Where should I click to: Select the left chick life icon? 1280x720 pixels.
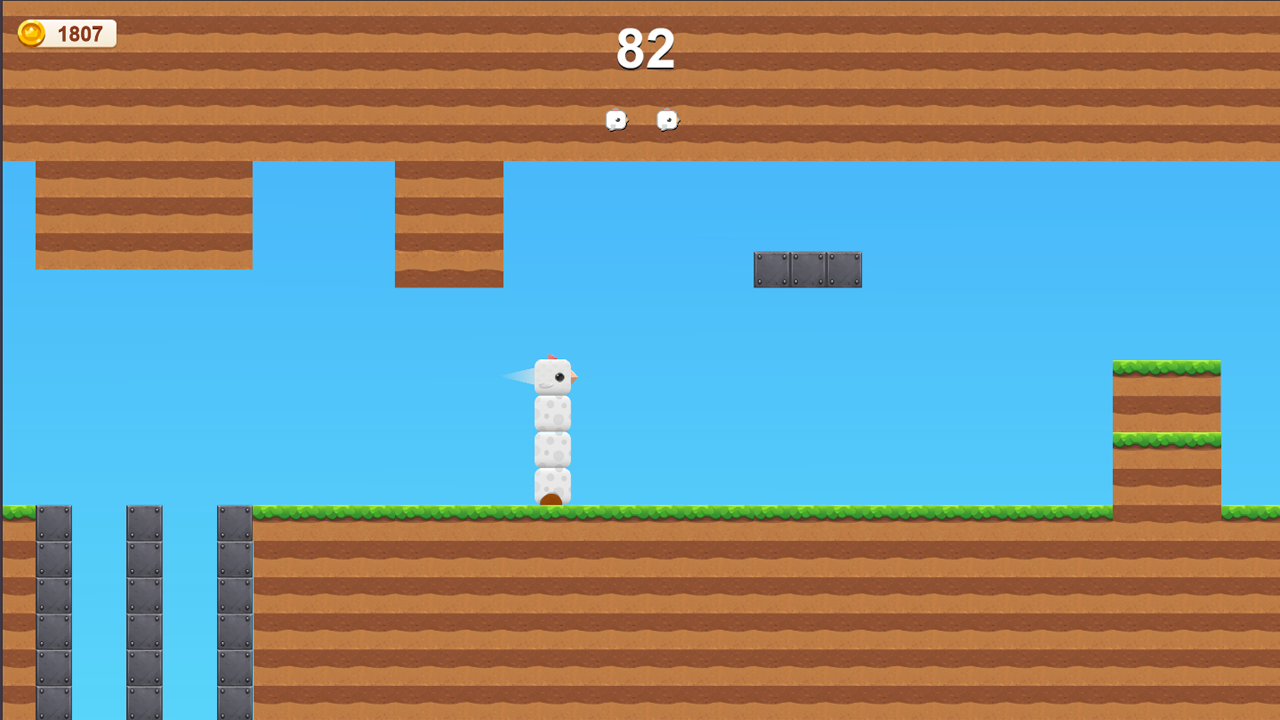615,120
